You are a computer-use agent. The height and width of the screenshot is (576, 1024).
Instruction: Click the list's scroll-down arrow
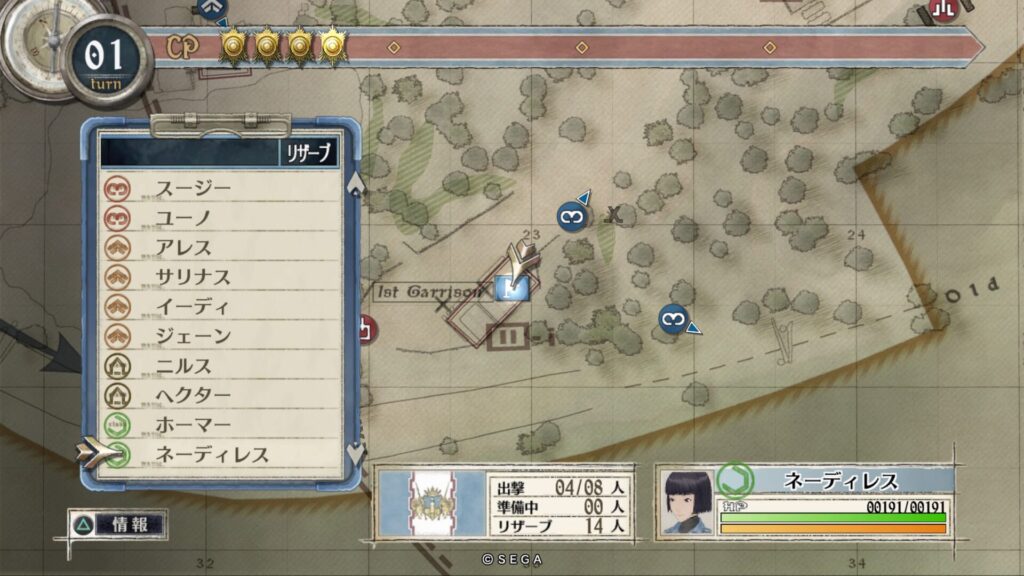point(355,453)
